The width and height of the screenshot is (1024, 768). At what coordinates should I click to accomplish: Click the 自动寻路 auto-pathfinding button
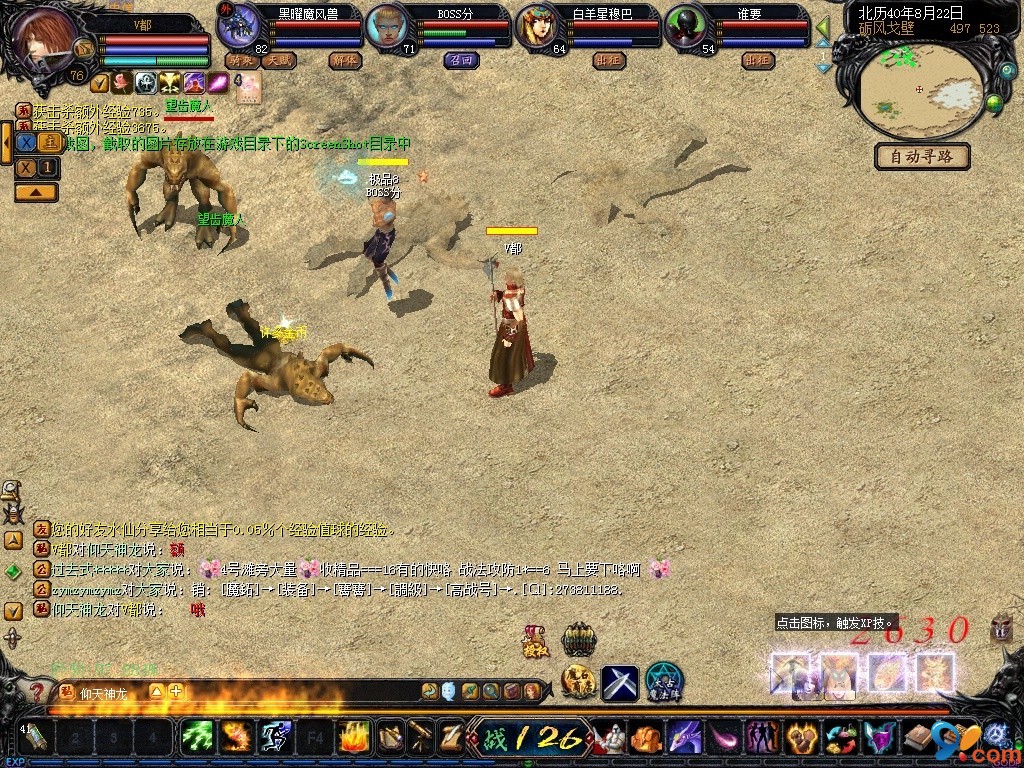pyautogui.click(x=922, y=156)
